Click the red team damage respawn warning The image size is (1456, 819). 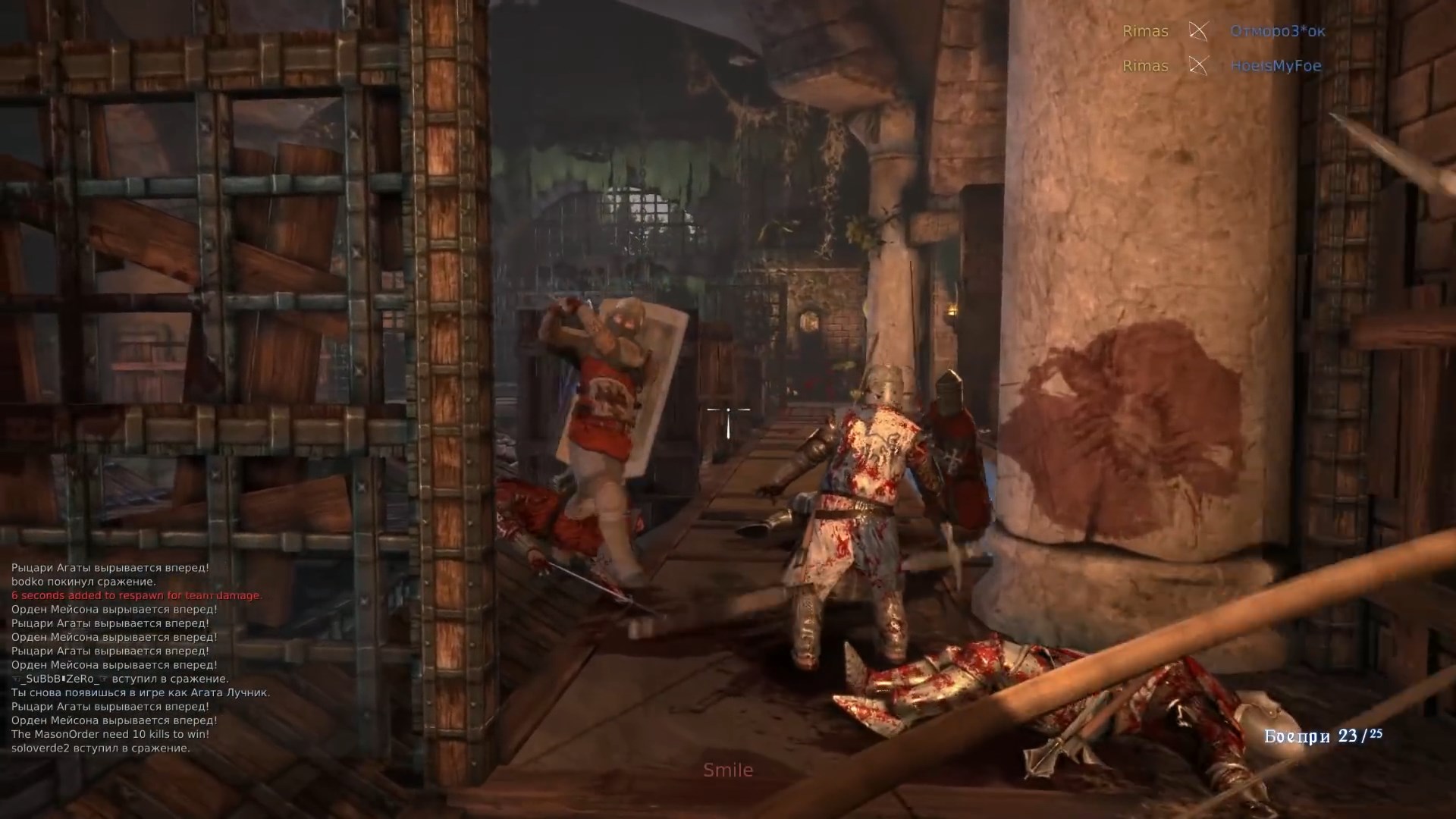click(x=136, y=595)
